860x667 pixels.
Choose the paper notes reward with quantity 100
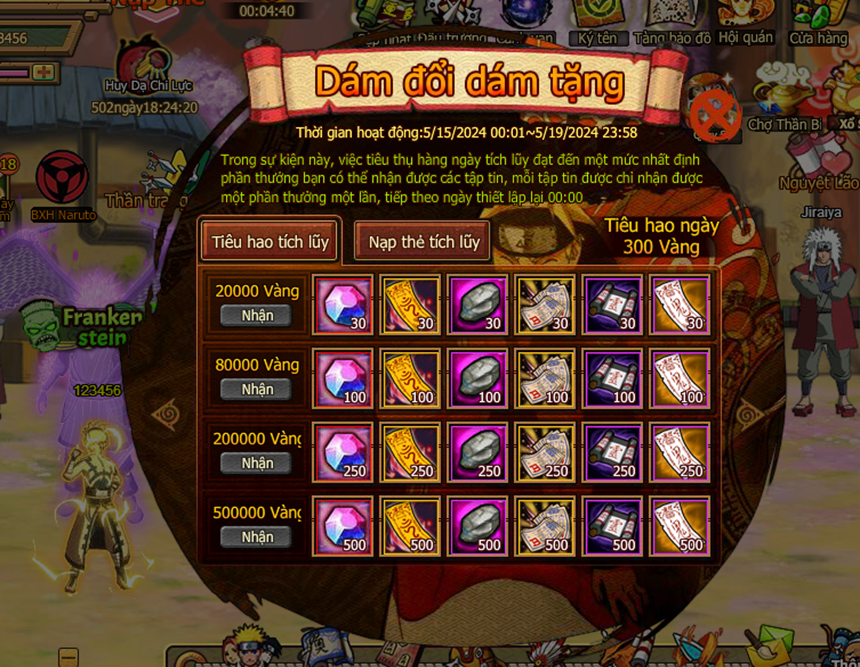(x=545, y=379)
